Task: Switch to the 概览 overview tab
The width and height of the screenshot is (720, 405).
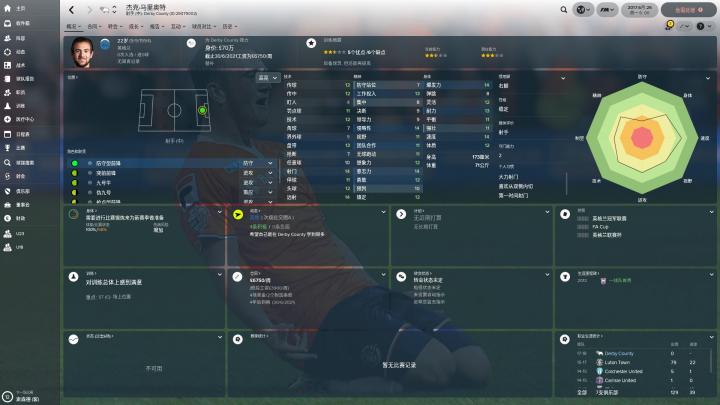Action: pos(73,25)
